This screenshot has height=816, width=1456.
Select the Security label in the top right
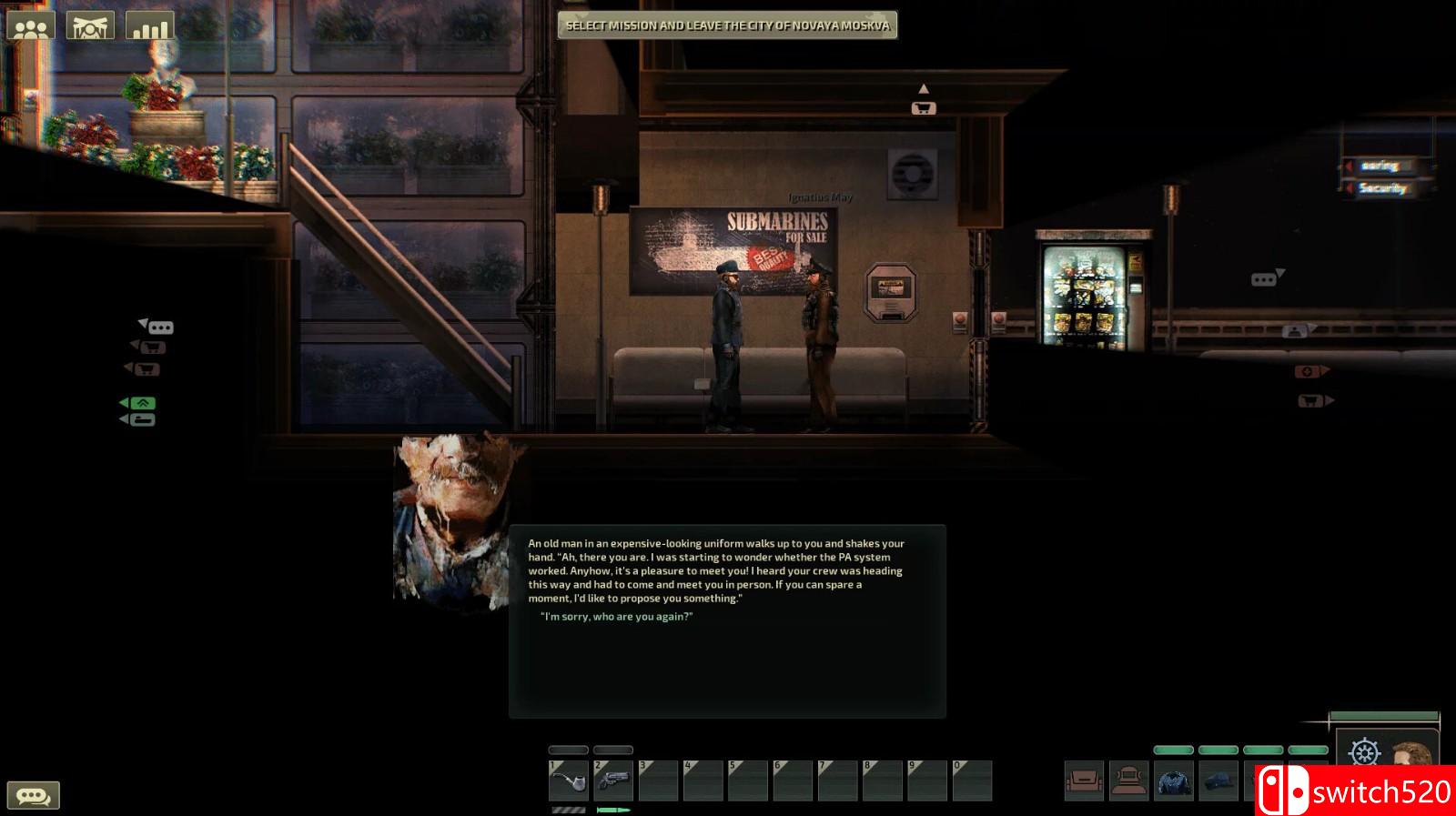(1387, 188)
